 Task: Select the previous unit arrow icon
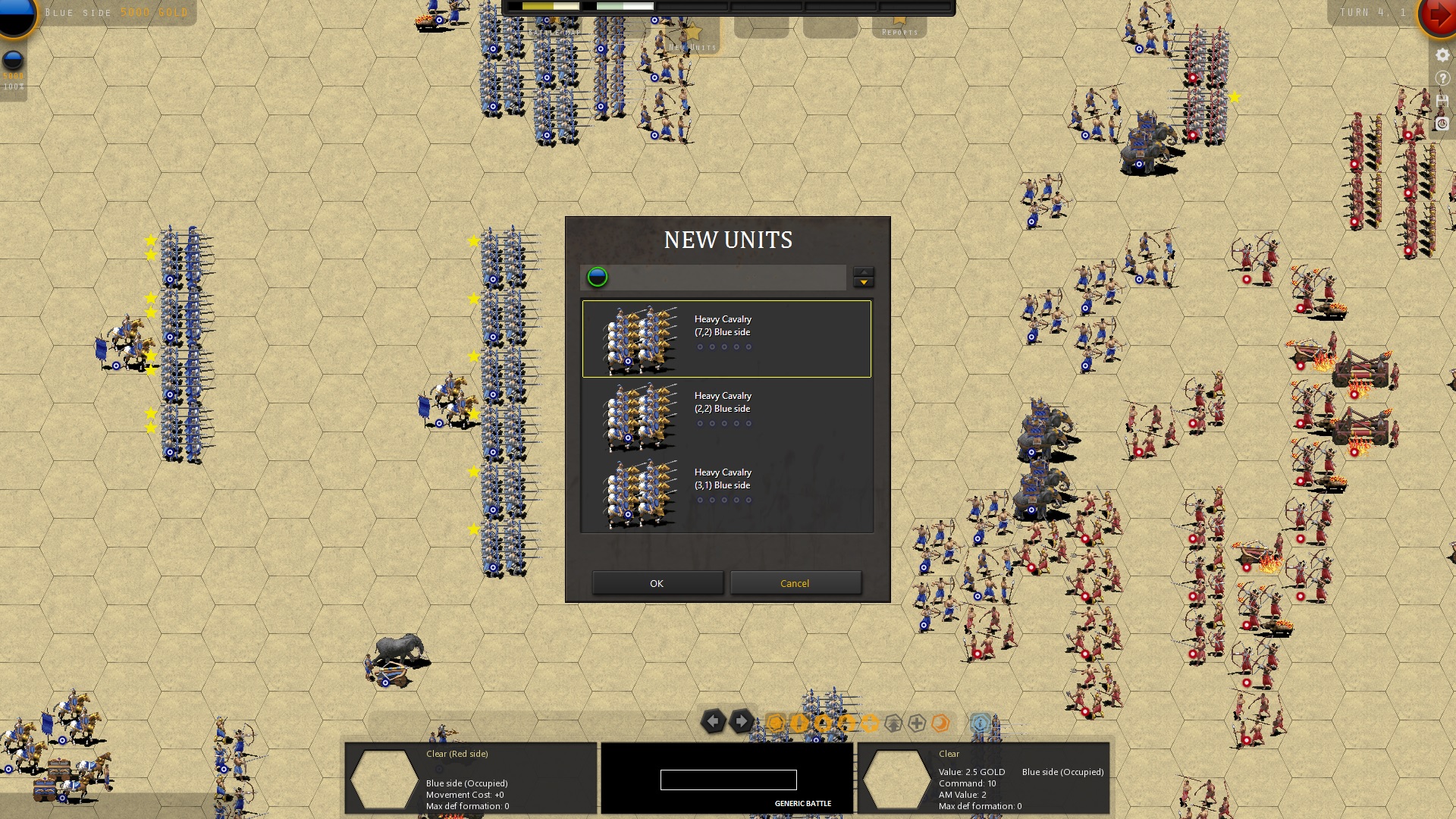pyautogui.click(x=714, y=723)
